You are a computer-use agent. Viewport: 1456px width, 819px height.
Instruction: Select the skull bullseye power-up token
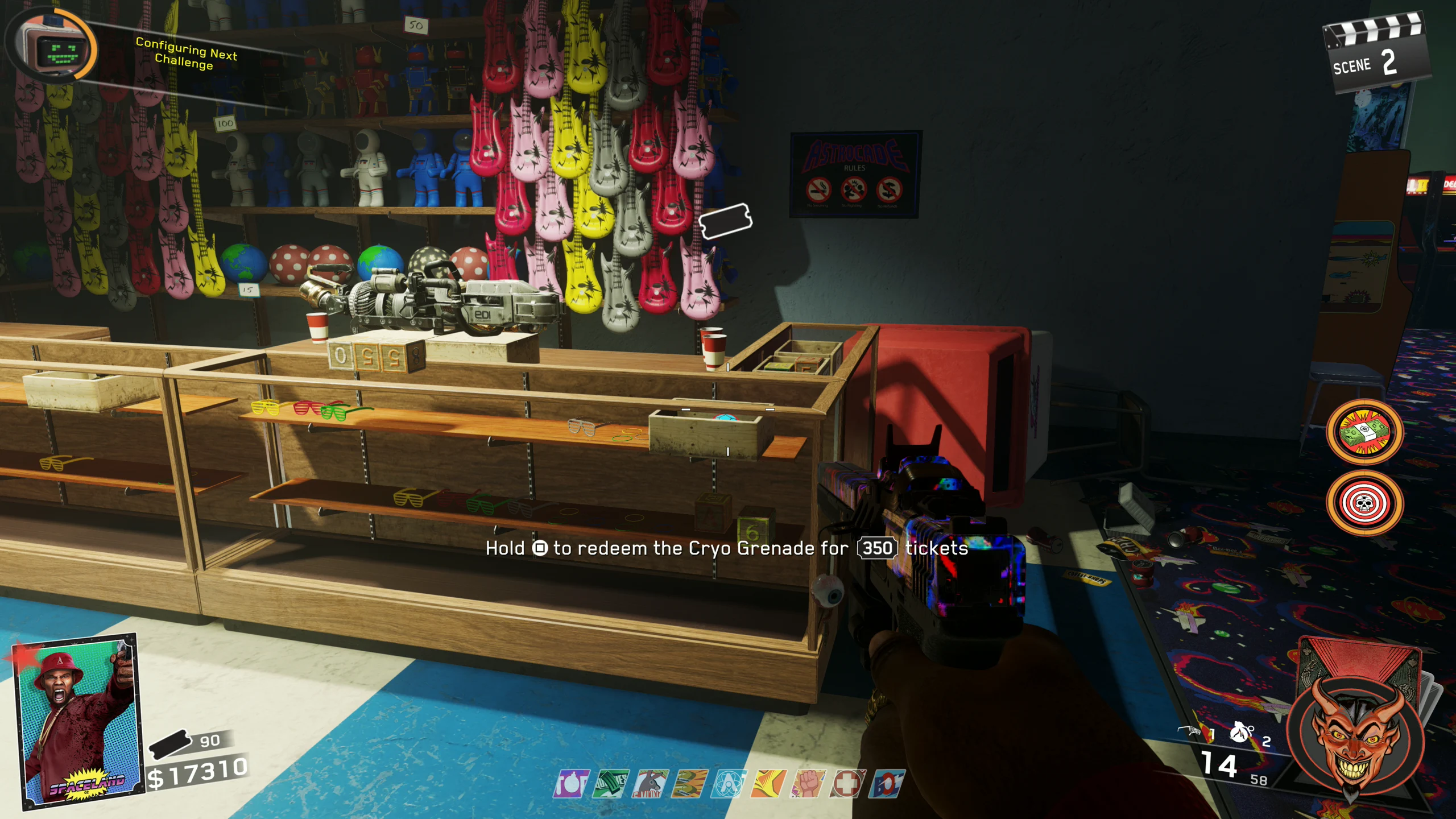tap(1364, 503)
